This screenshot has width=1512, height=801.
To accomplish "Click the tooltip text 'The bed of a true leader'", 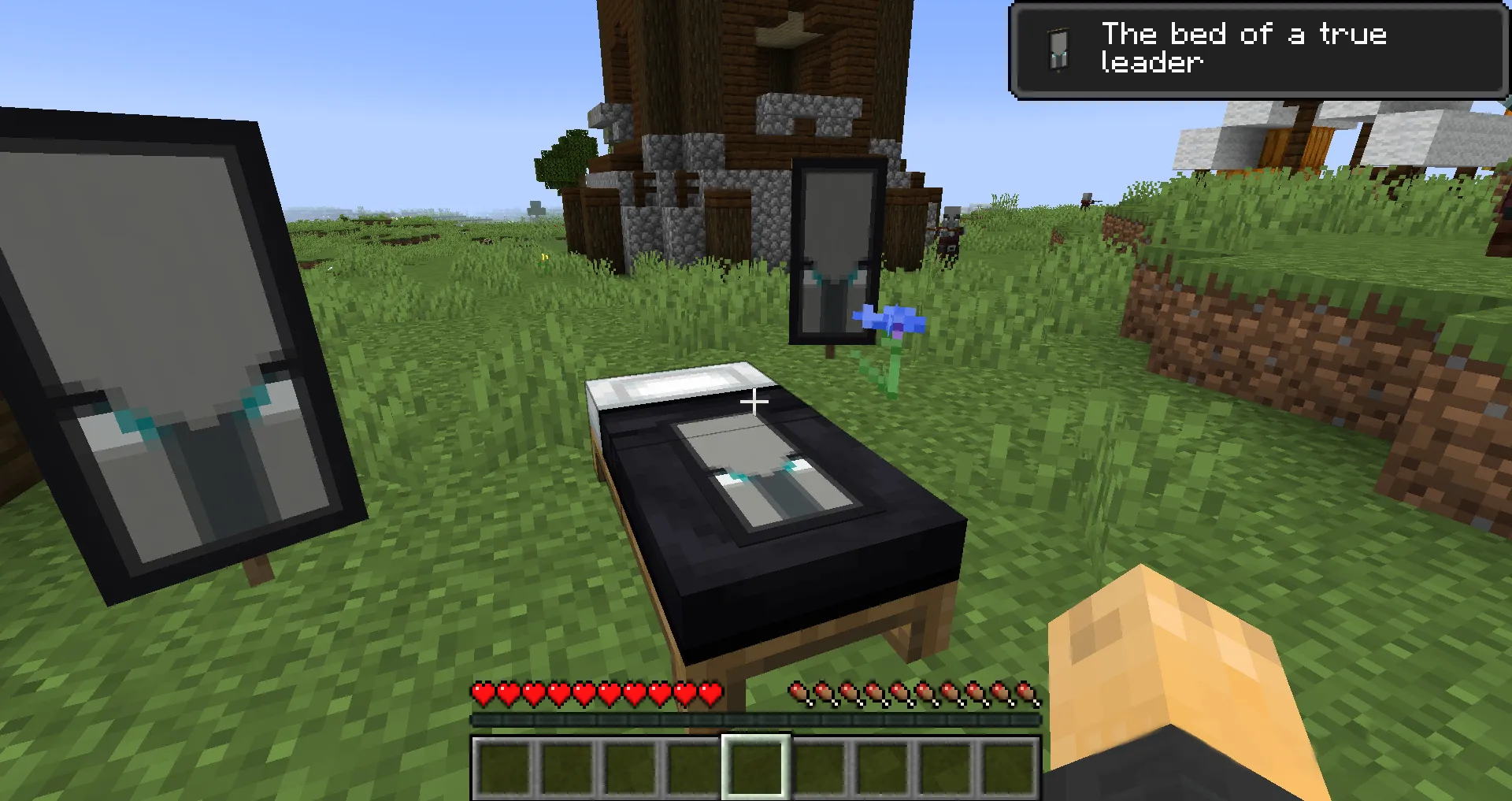I will point(1243,47).
